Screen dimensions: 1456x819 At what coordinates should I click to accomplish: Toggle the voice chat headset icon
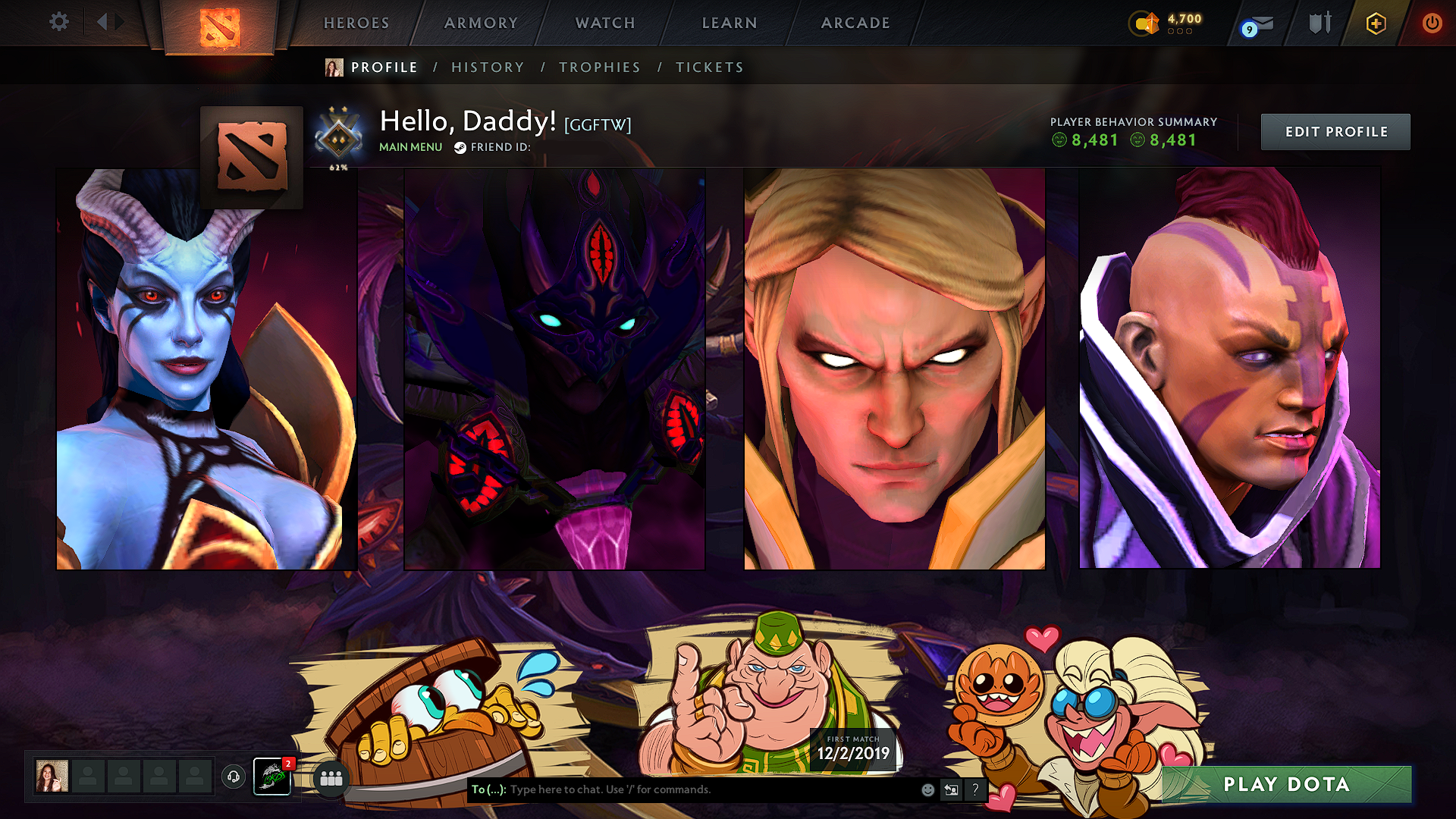click(x=233, y=776)
